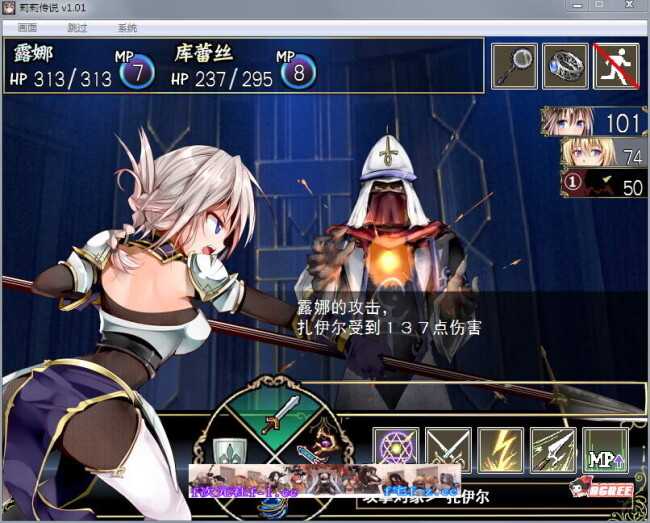
Task: Open the 画面 menu in menu bar
Action: coord(27,28)
